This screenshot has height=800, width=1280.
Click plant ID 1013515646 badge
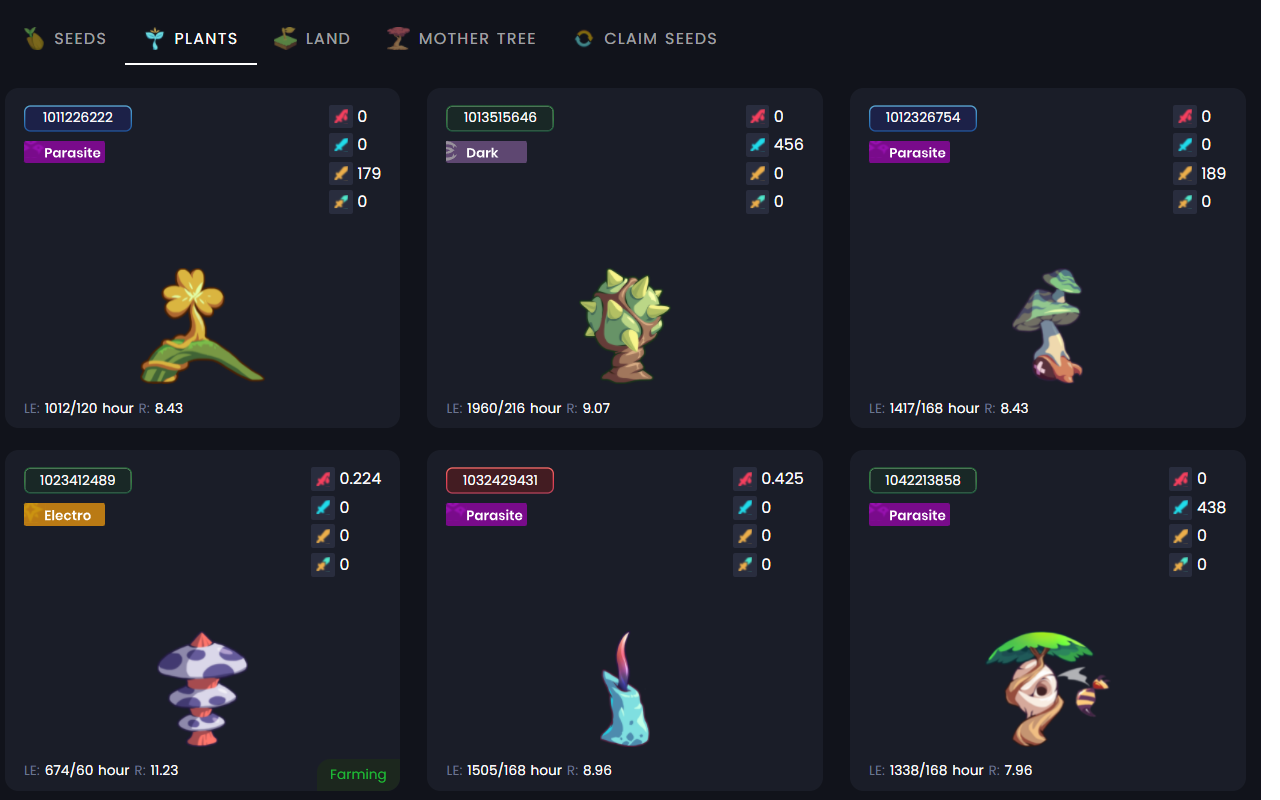pos(500,118)
